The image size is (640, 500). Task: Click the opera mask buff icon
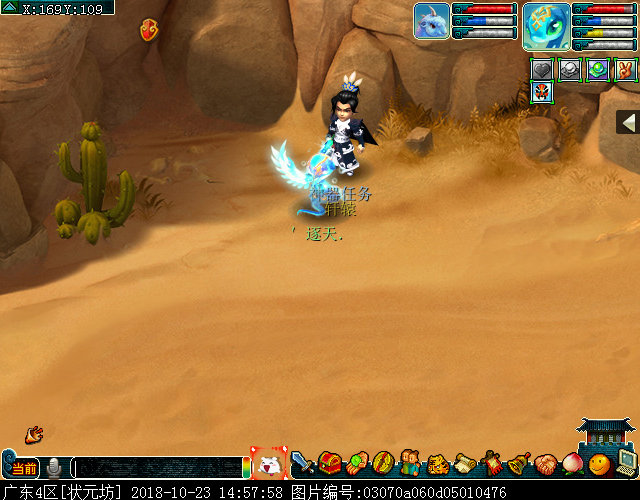click(541, 94)
